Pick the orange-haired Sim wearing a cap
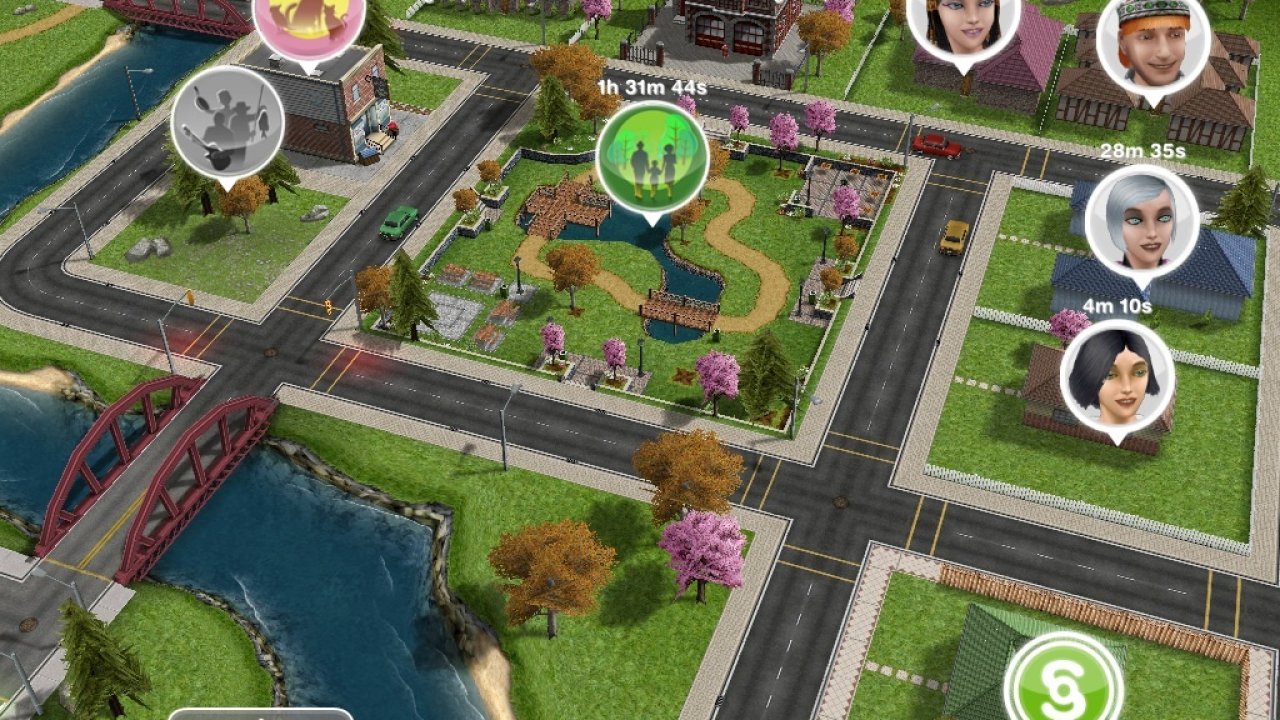 1153,42
